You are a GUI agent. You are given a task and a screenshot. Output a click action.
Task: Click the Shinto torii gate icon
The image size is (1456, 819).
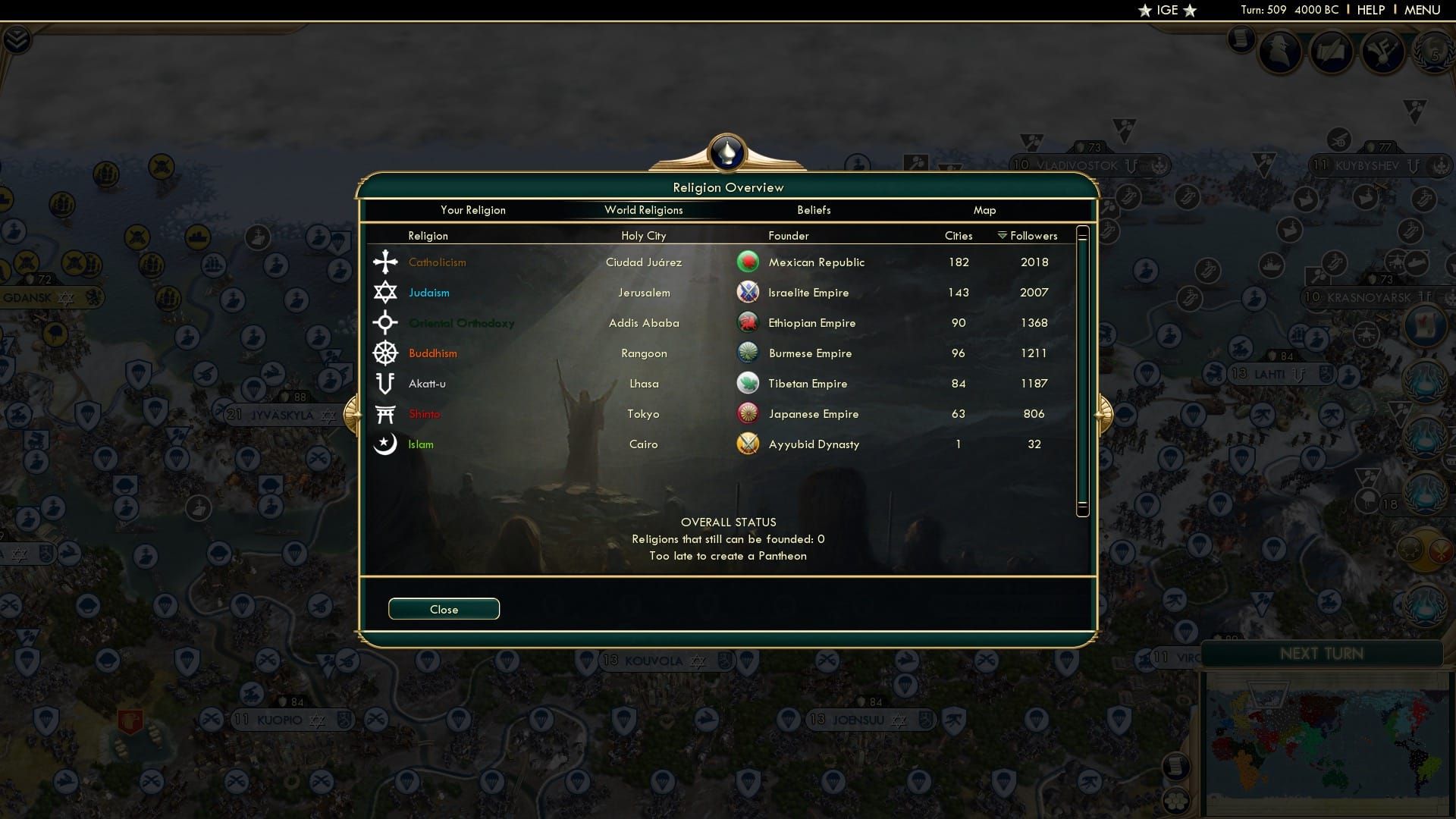(385, 413)
